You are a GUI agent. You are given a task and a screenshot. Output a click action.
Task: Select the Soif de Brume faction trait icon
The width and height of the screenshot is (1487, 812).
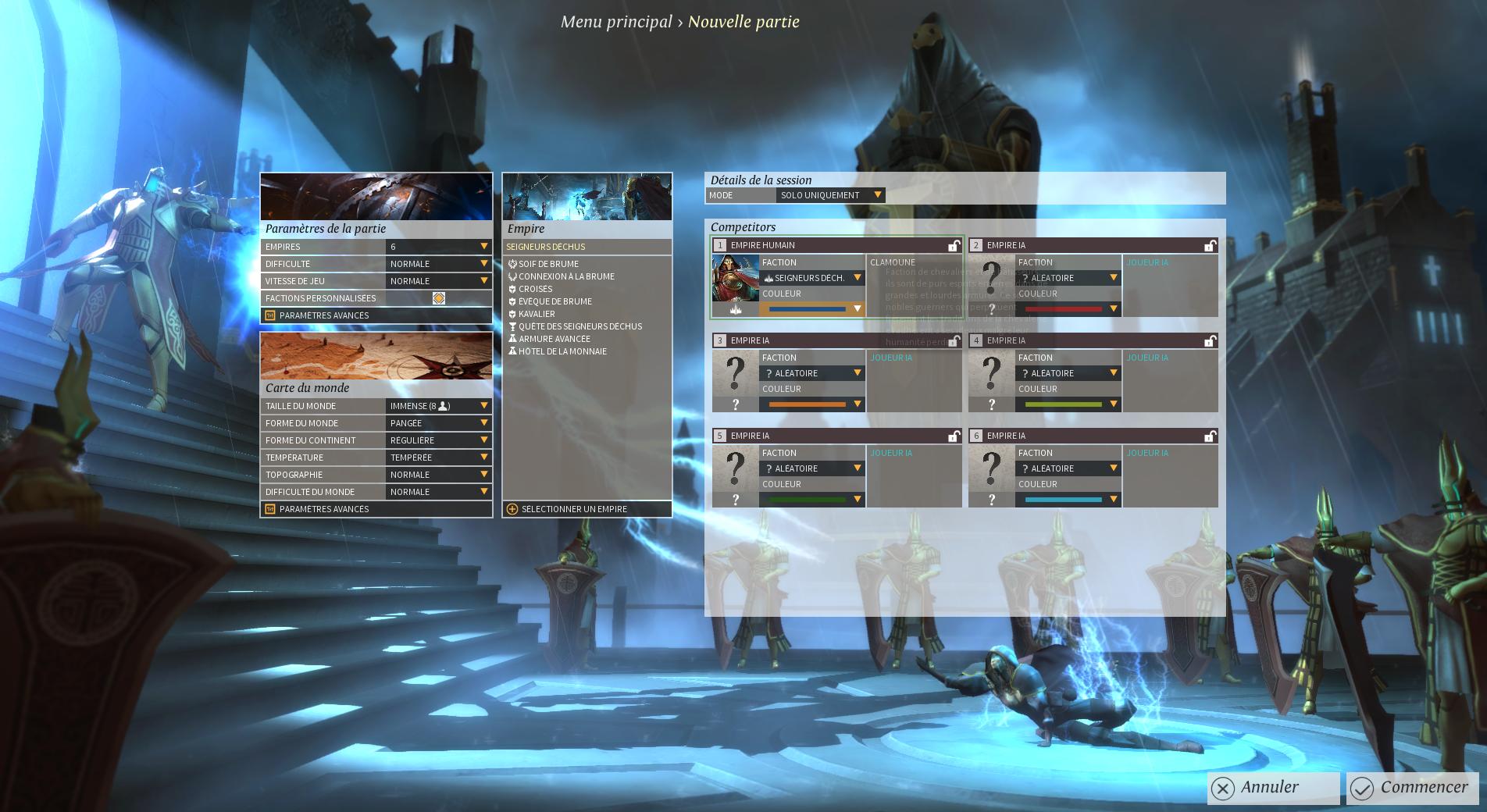(514, 264)
